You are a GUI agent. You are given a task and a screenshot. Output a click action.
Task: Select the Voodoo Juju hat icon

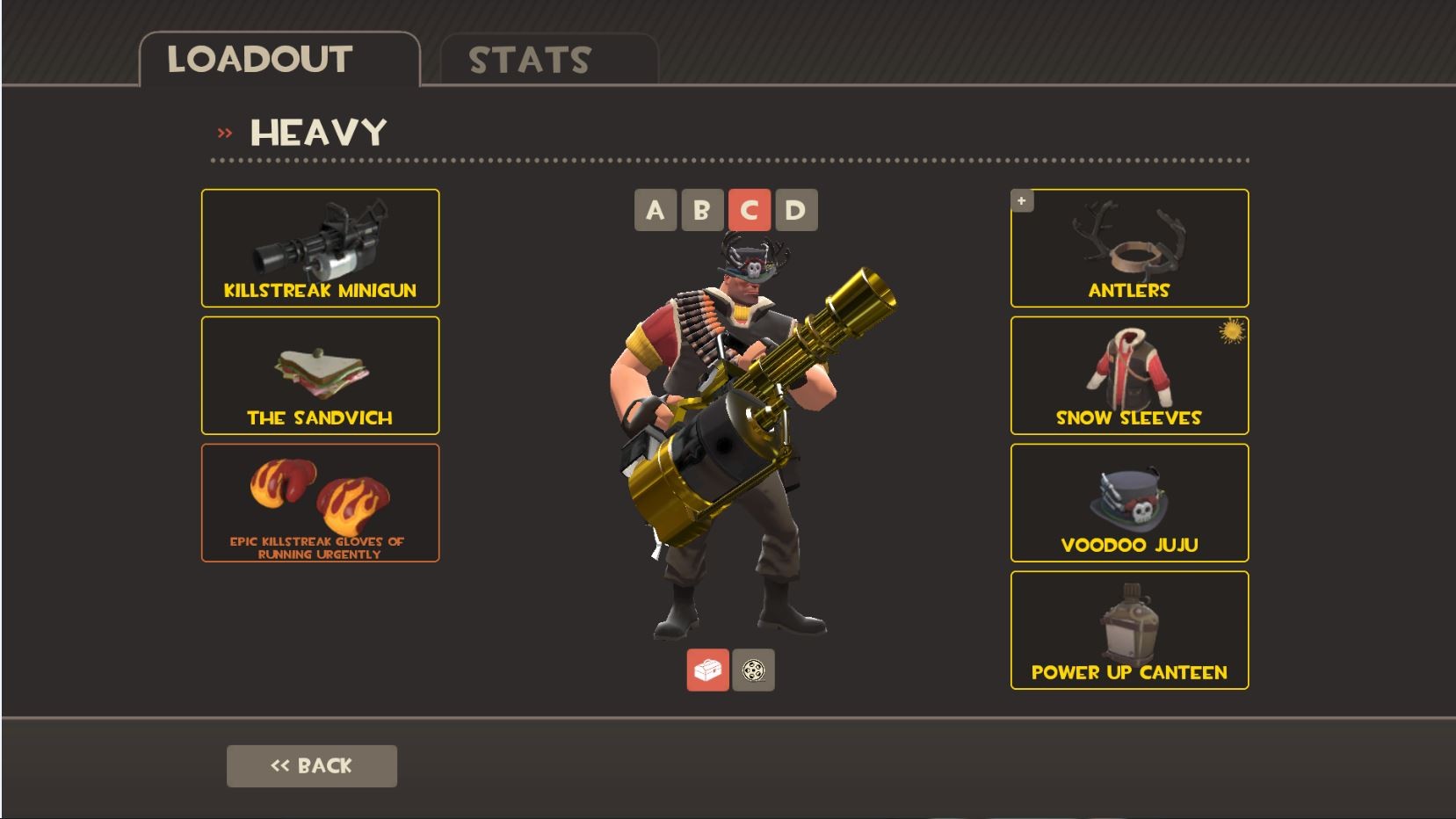[1130, 503]
